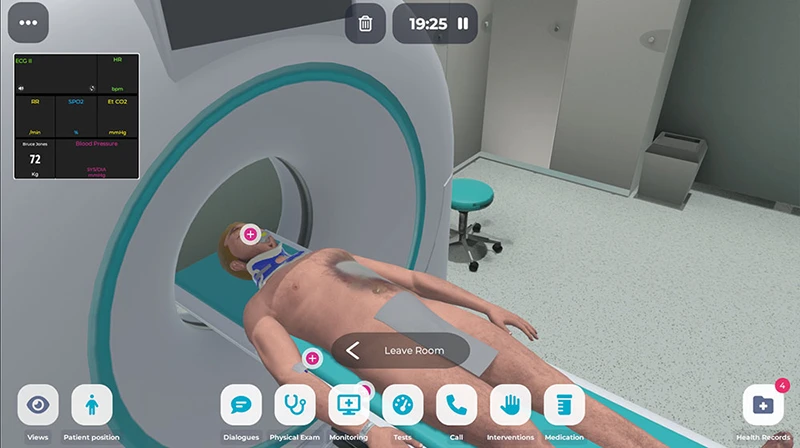This screenshot has height=448, width=800.
Task: Open the Dialogues panel
Action: pyautogui.click(x=241, y=405)
